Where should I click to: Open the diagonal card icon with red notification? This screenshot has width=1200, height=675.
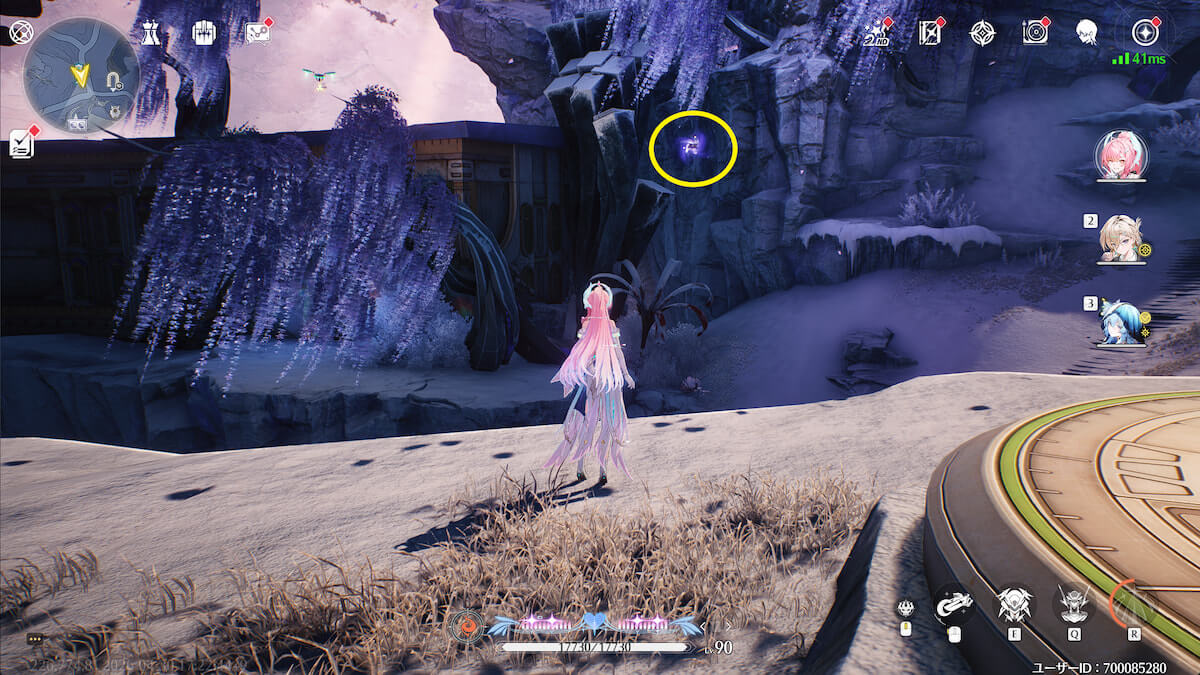931,33
